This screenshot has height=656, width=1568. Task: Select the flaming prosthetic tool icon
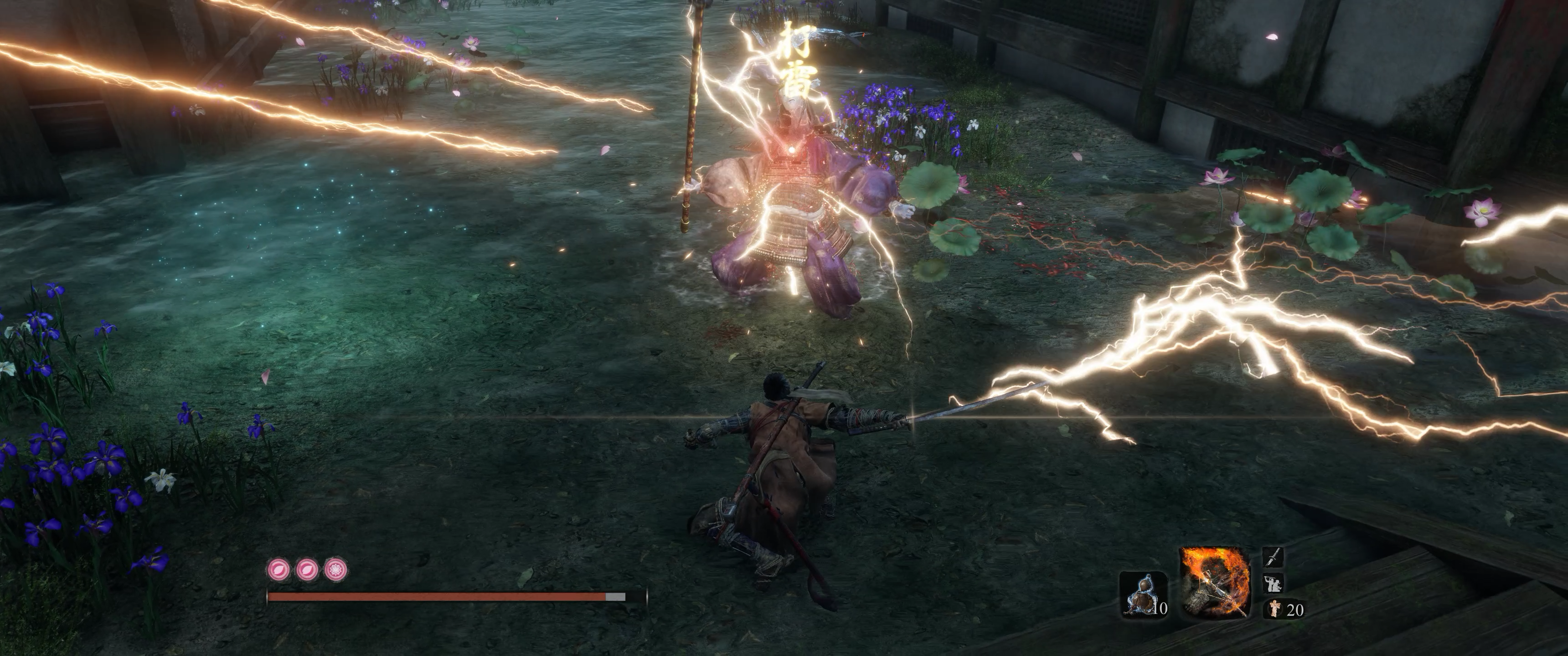click(1214, 581)
